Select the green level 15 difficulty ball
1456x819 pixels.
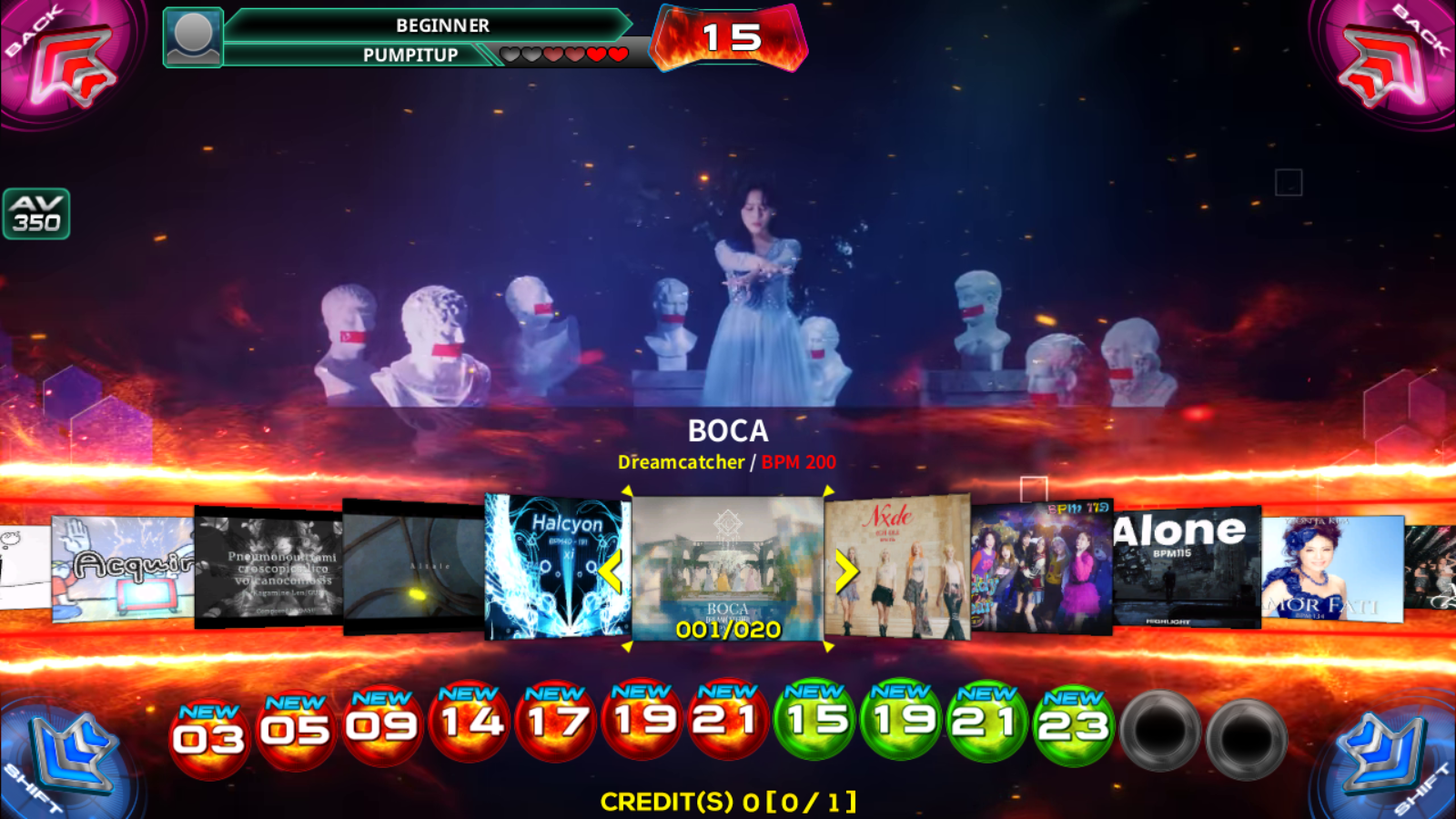(814, 721)
